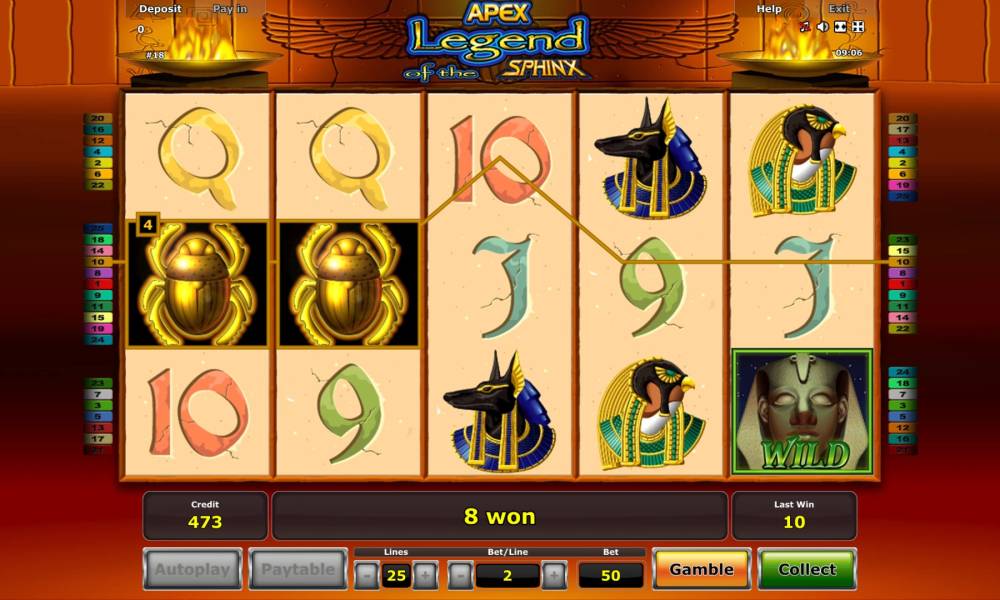This screenshot has height=600, width=1000.
Task: Open the Paytable
Action: coord(297,569)
